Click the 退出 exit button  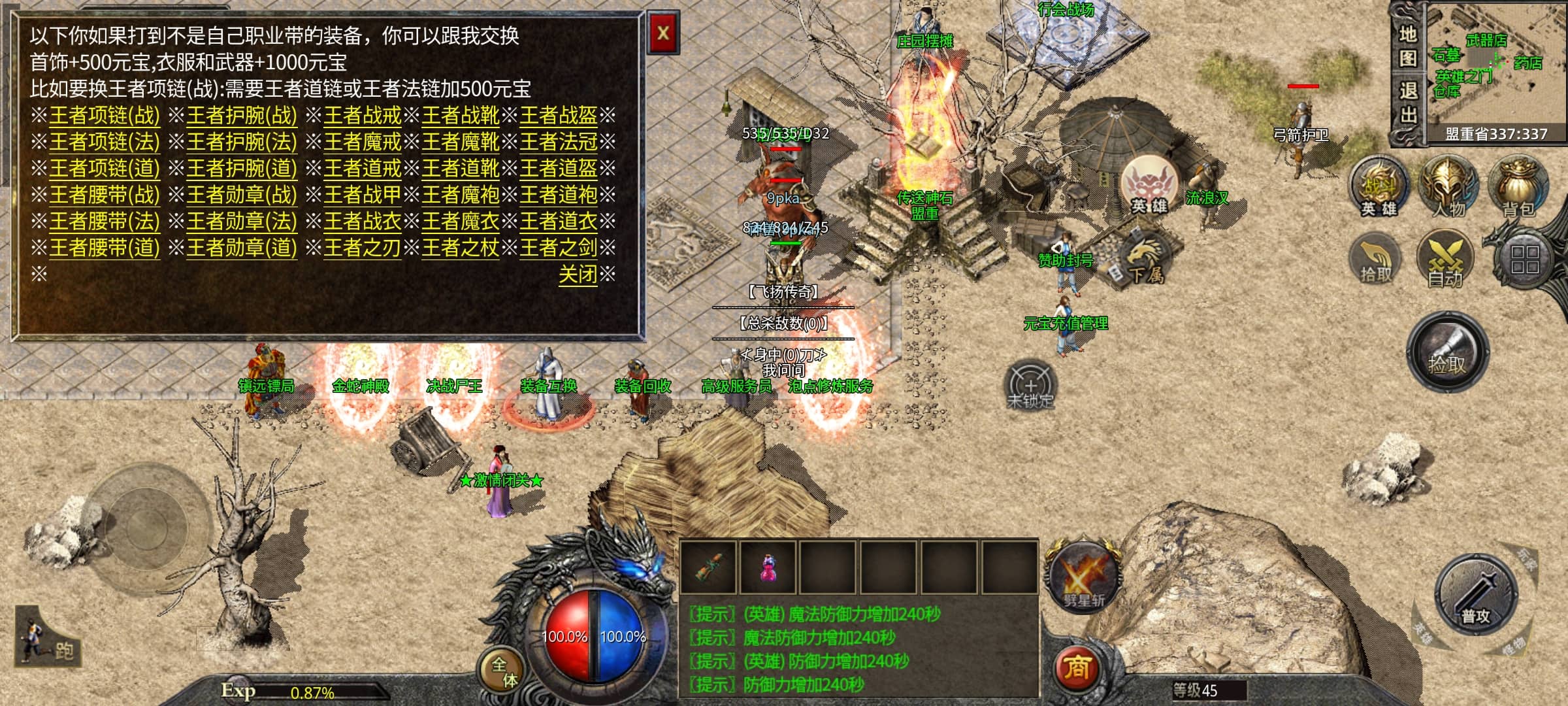1408,103
